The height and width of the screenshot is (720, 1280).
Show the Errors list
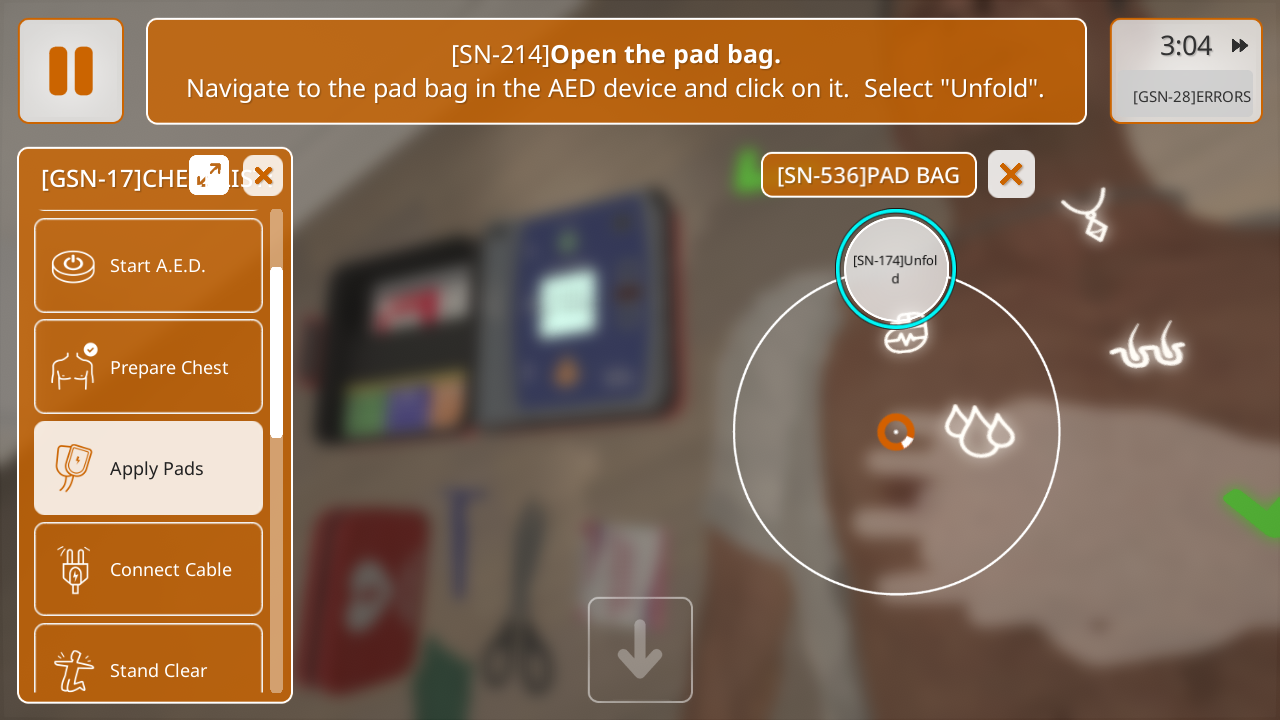tap(1190, 97)
